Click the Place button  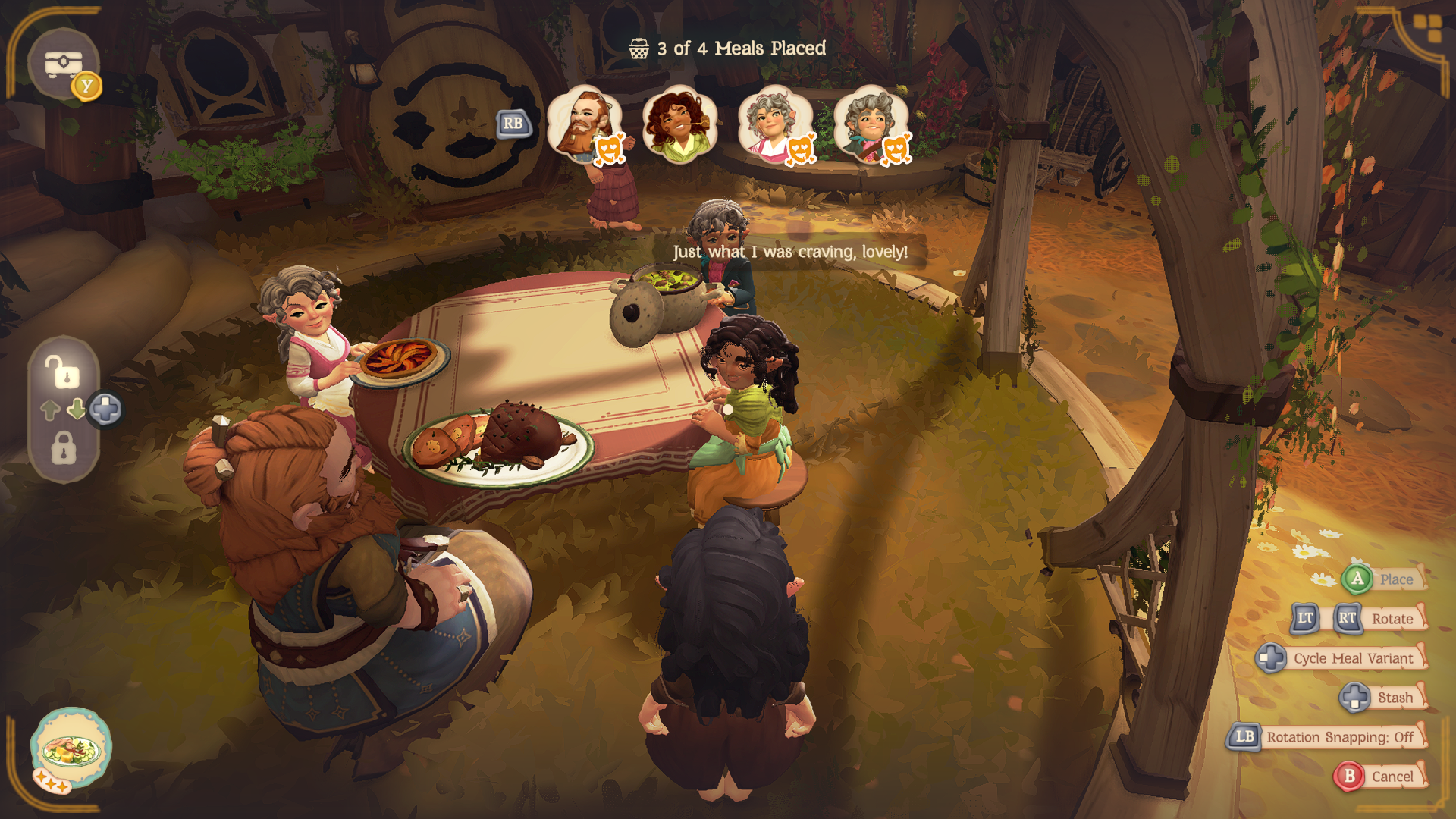pyautogui.click(x=1383, y=579)
